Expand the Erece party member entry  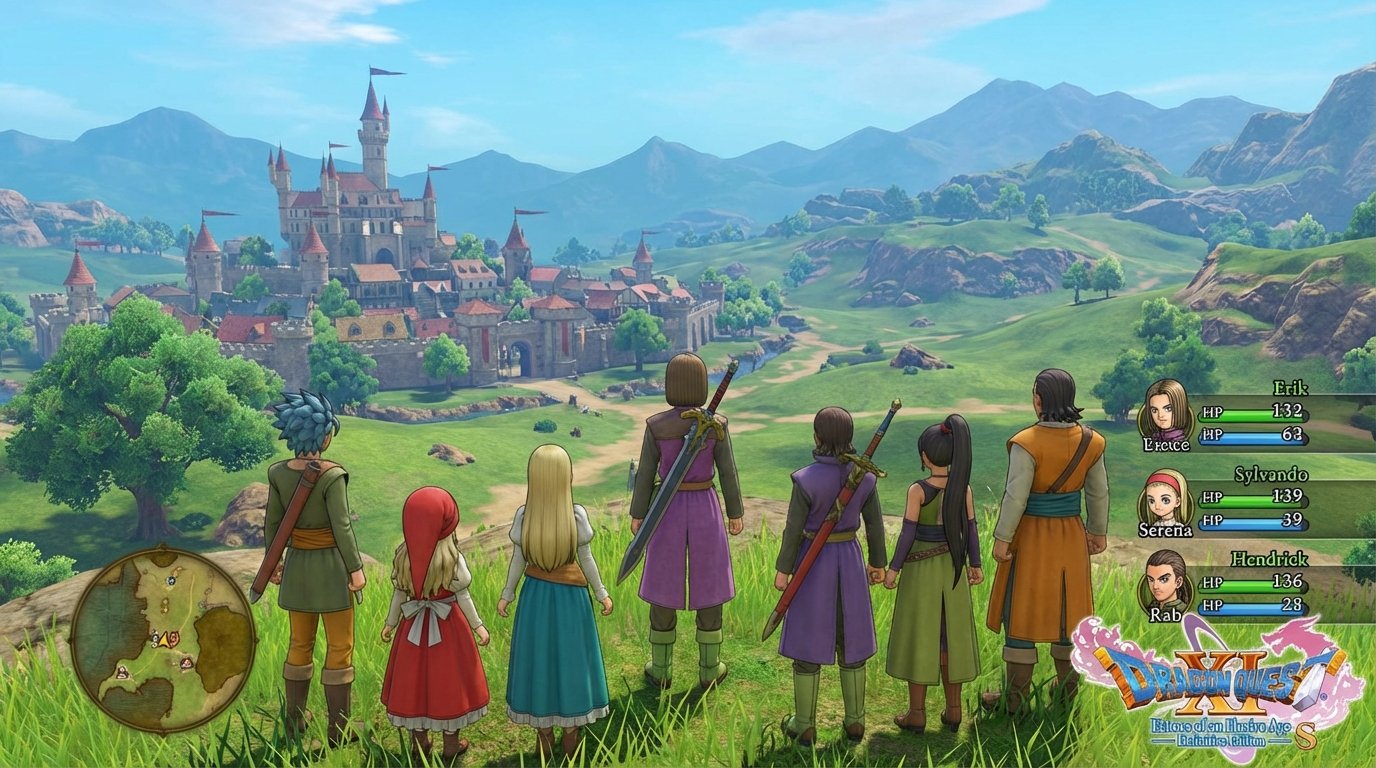(1167, 444)
